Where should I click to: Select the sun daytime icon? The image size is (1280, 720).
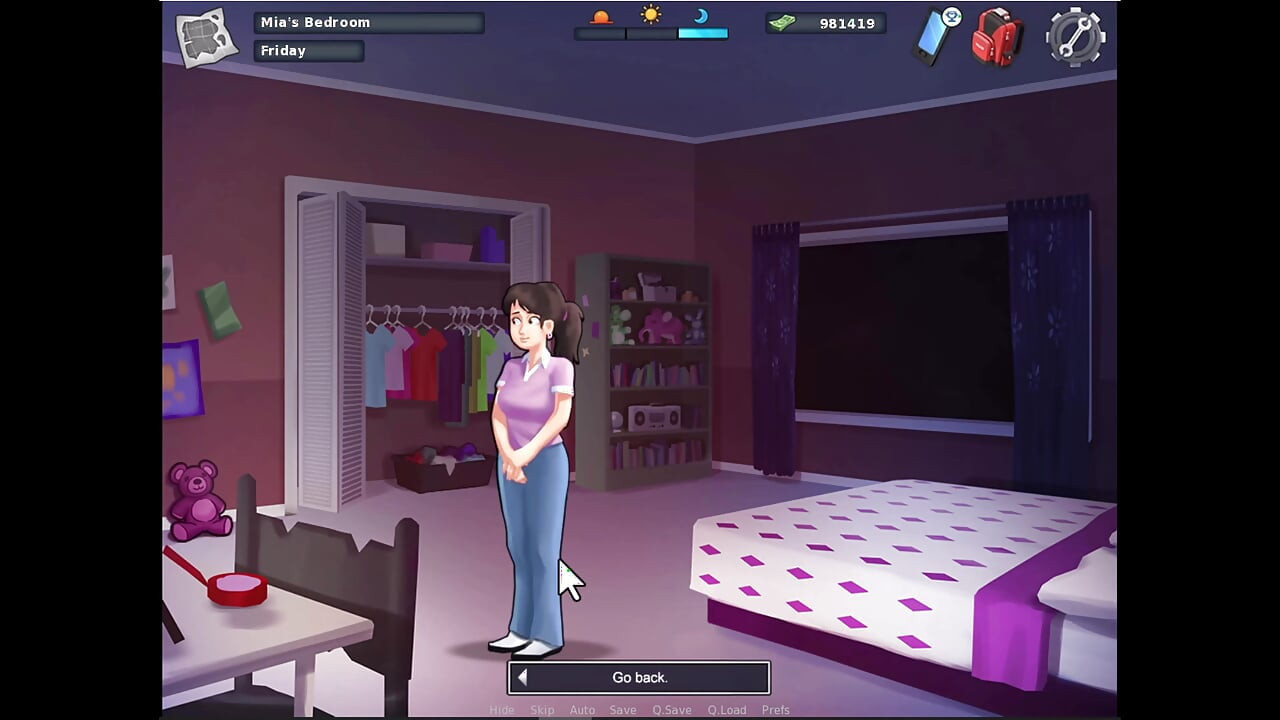(x=650, y=15)
